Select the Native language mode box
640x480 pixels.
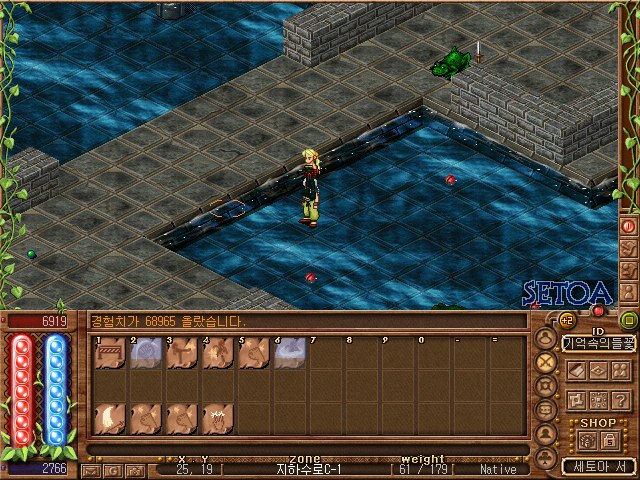click(x=498, y=469)
